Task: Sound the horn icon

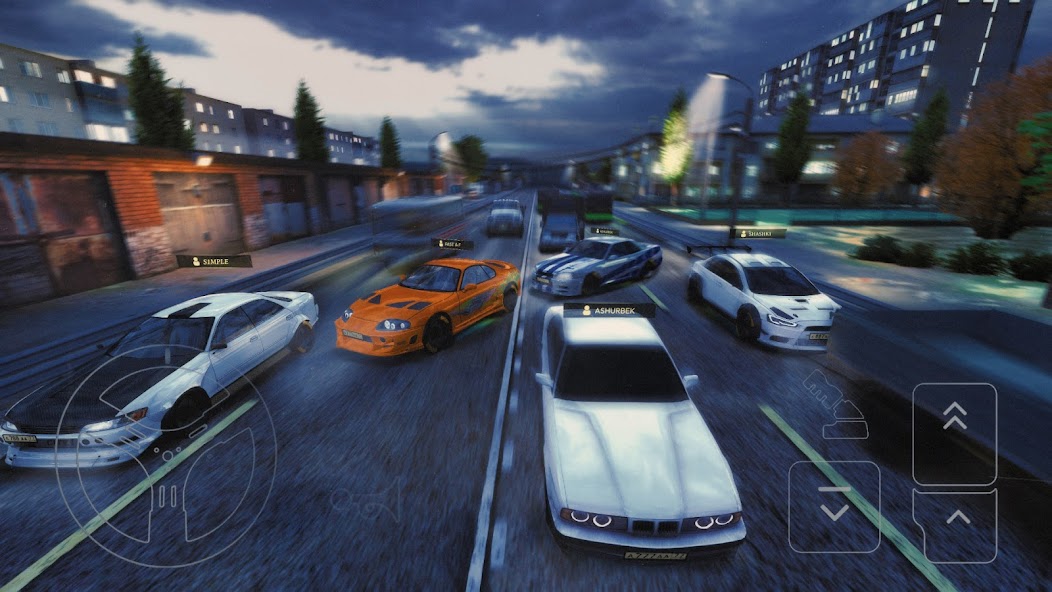Action: [368, 498]
